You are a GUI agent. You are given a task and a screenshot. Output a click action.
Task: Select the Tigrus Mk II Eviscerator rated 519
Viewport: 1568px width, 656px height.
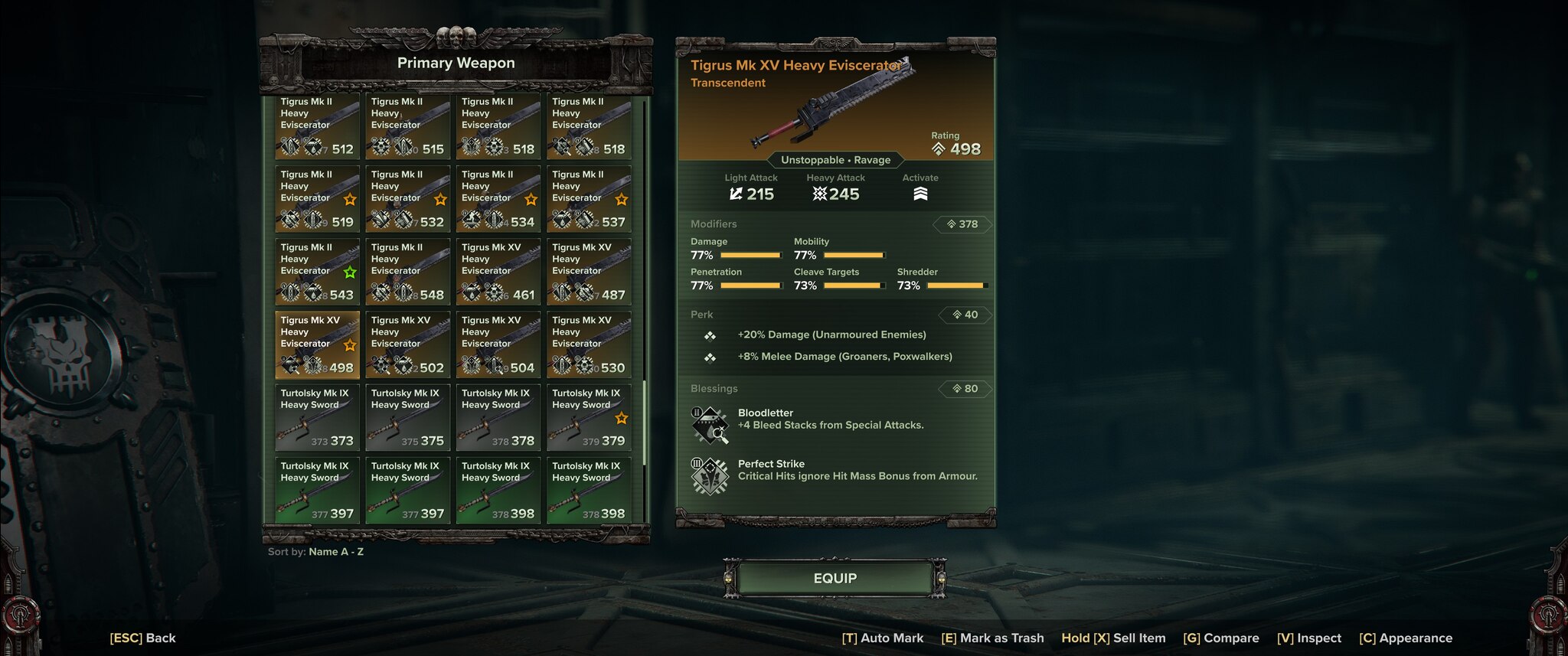pyautogui.click(x=317, y=199)
